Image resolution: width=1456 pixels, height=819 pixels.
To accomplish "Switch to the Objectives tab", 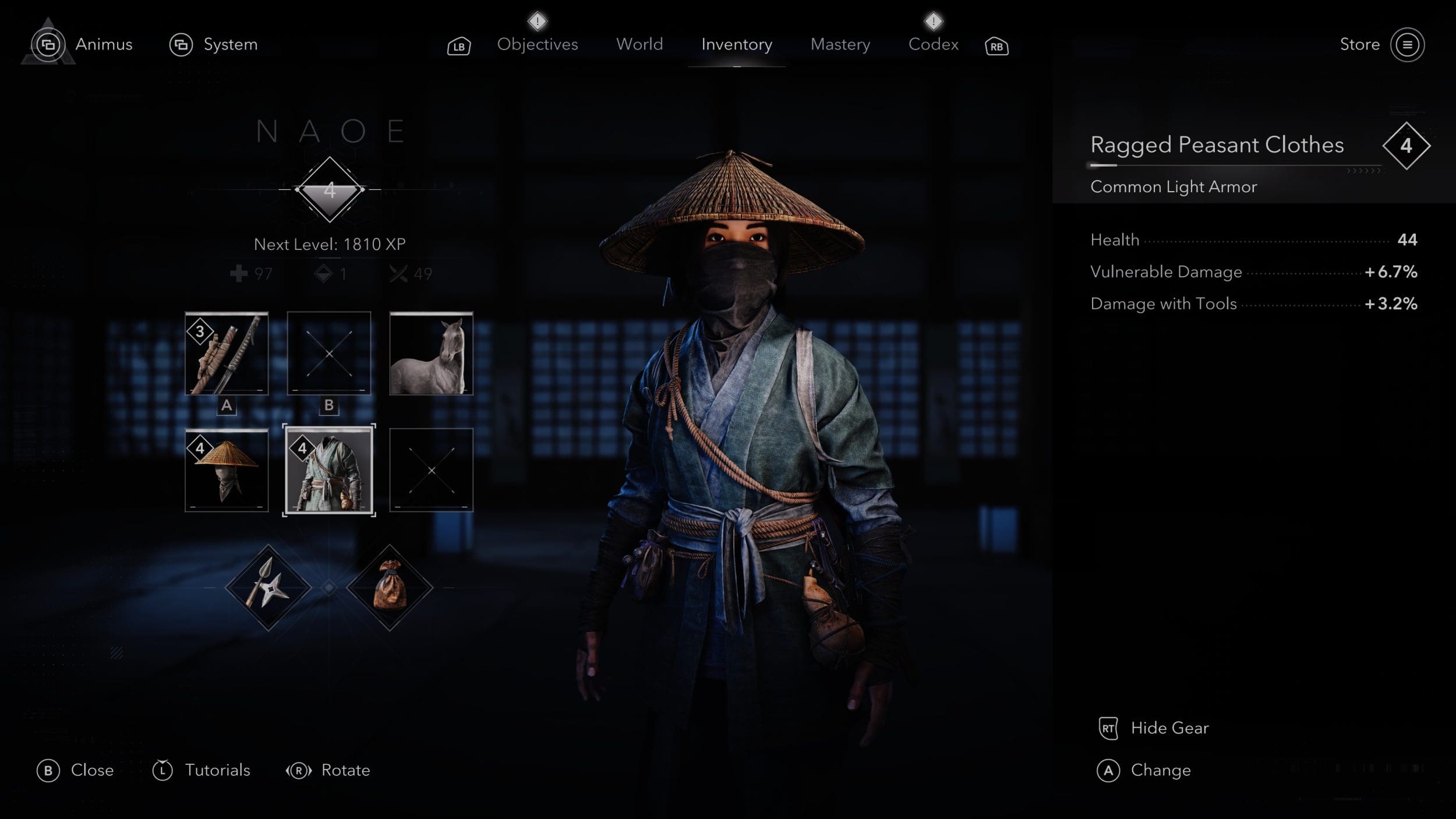I will pyautogui.click(x=537, y=44).
